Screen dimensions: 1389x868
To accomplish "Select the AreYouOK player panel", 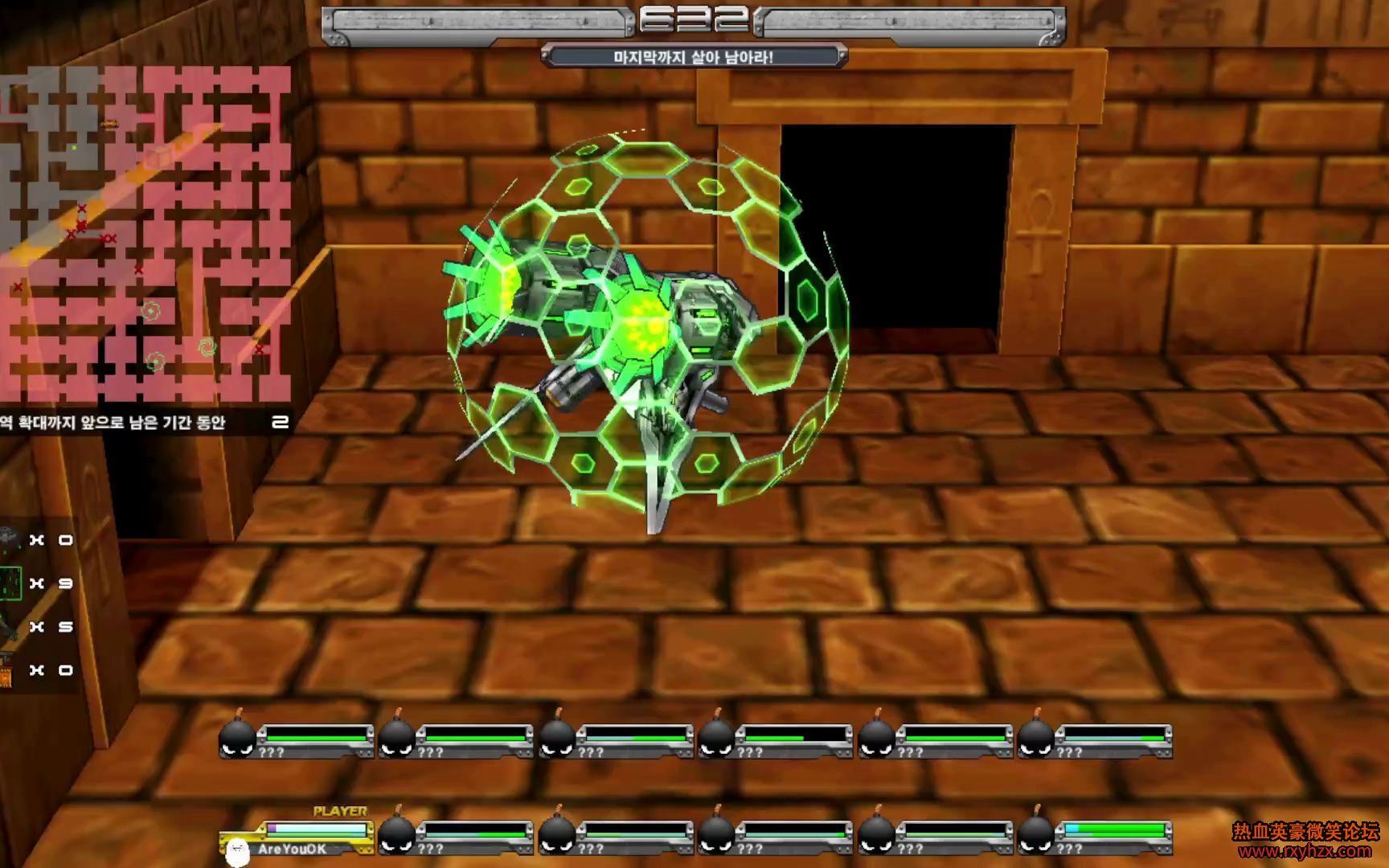I will [x=296, y=839].
